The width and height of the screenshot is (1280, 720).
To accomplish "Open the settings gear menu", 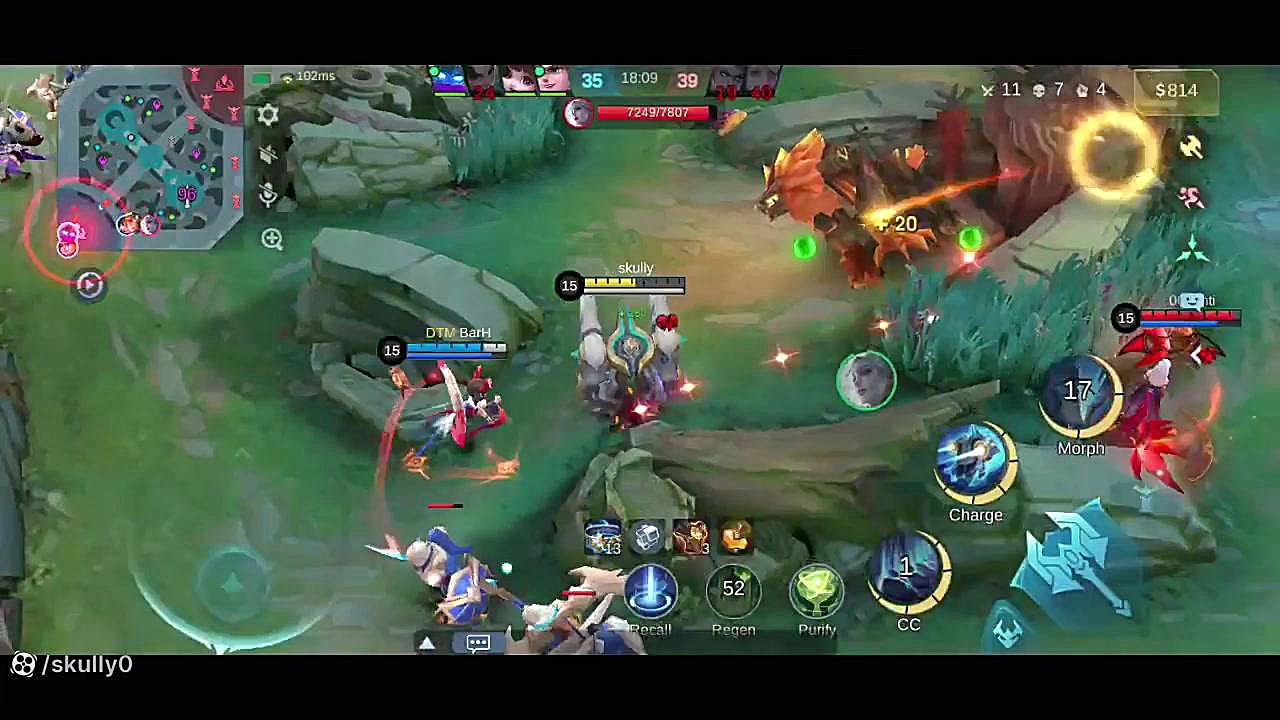I will (x=267, y=115).
